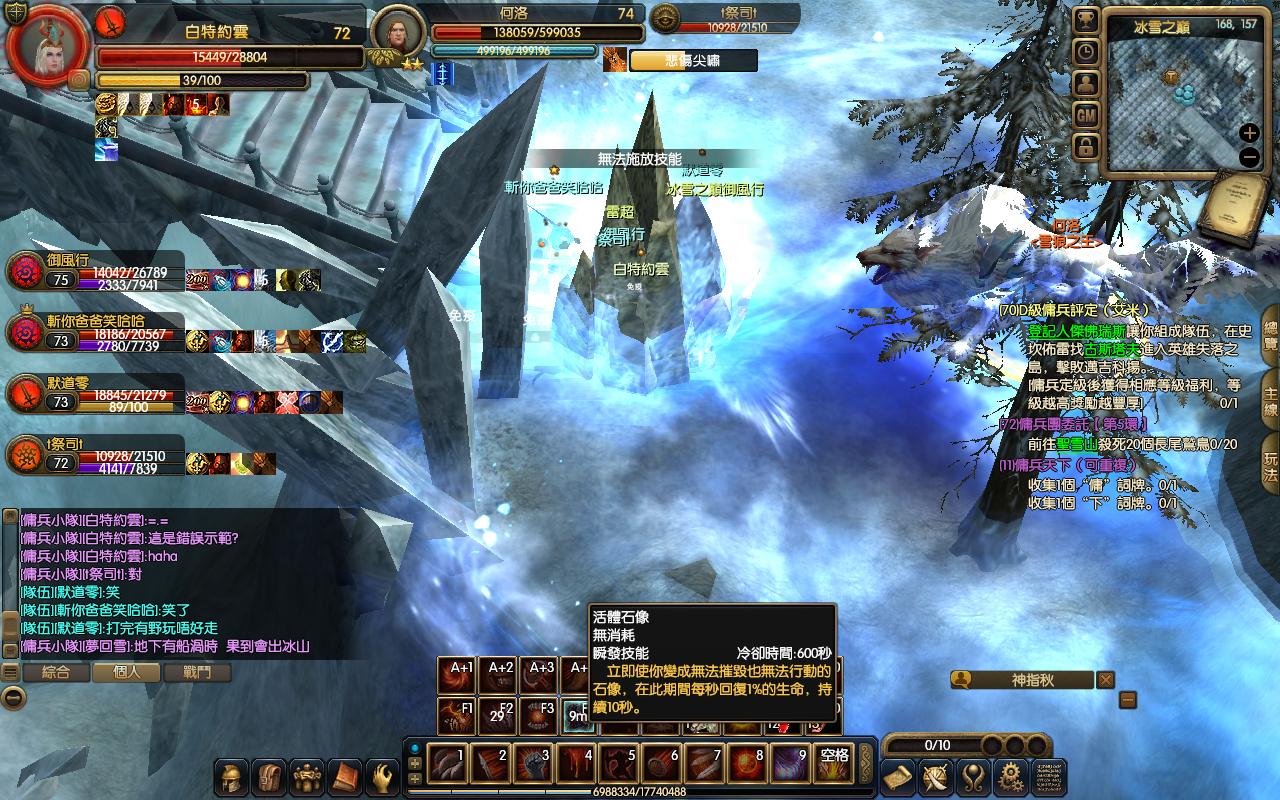Toggle the padlock icon beside the minimap

[x=1086, y=147]
